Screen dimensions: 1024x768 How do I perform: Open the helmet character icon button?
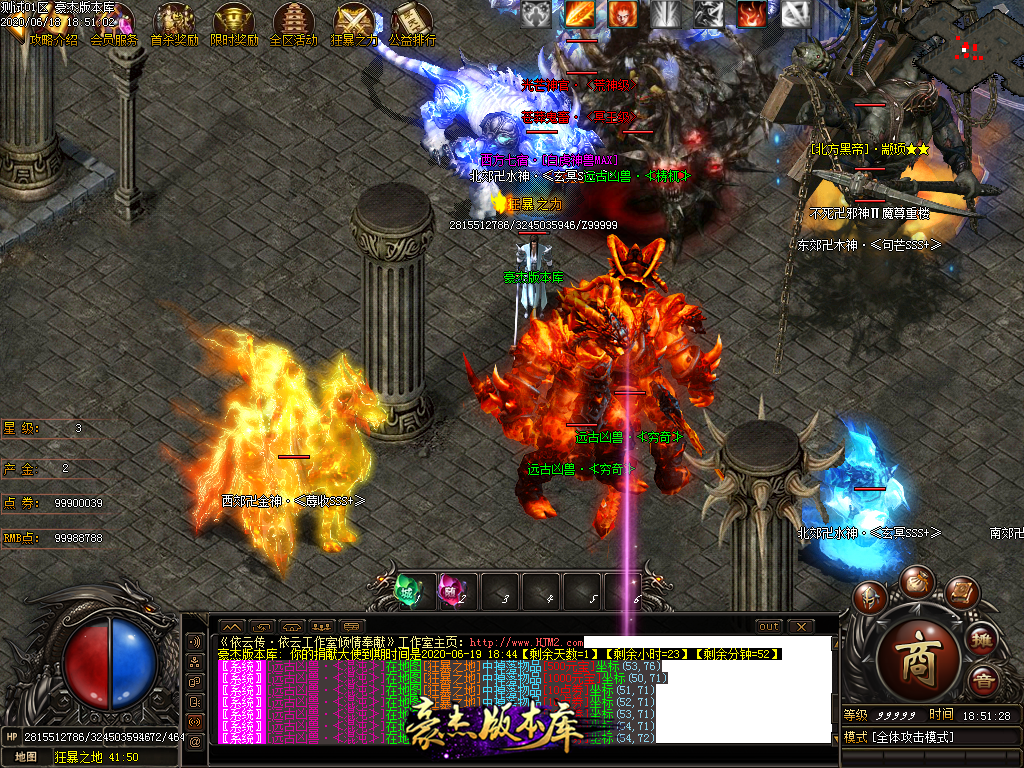pyautogui.click(x=868, y=598)
